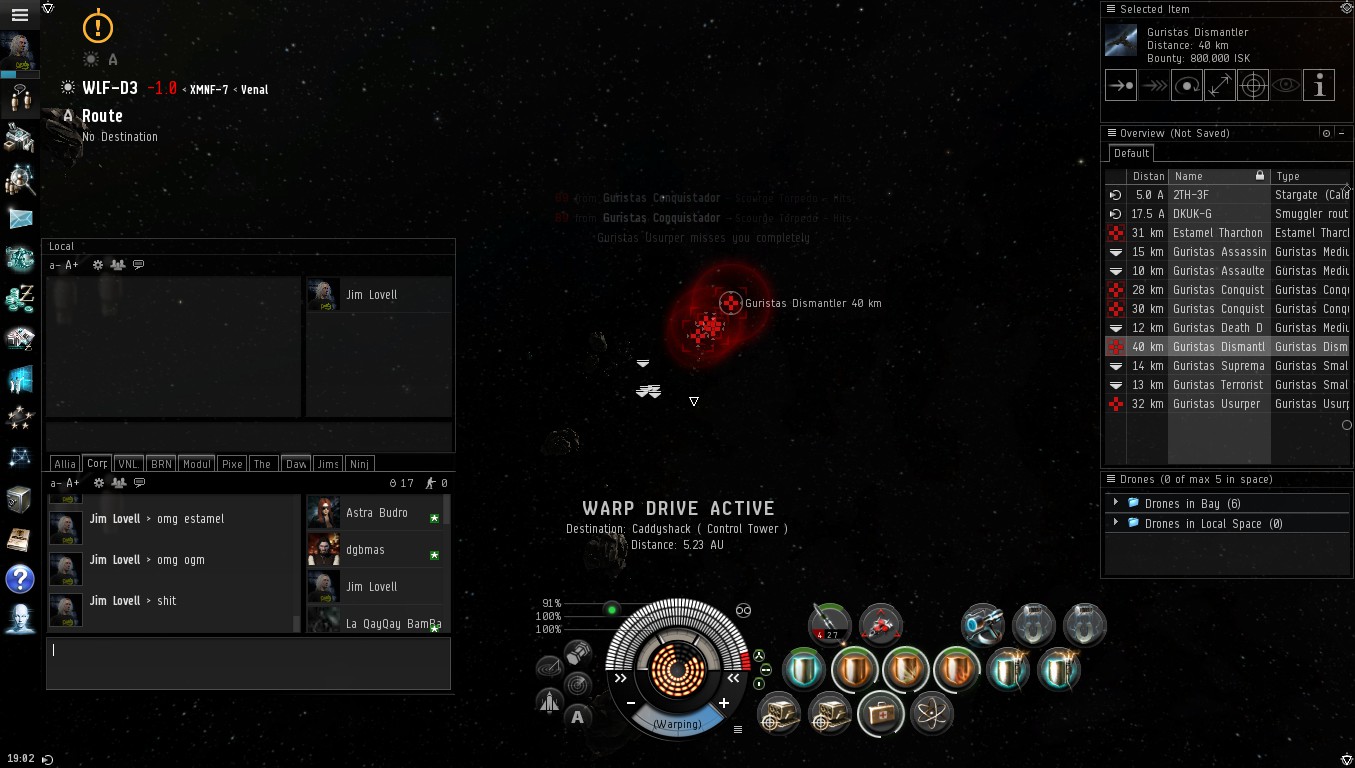
Task: Select the Estamel Tharchon overview row
Action: tap(1217, 233)
